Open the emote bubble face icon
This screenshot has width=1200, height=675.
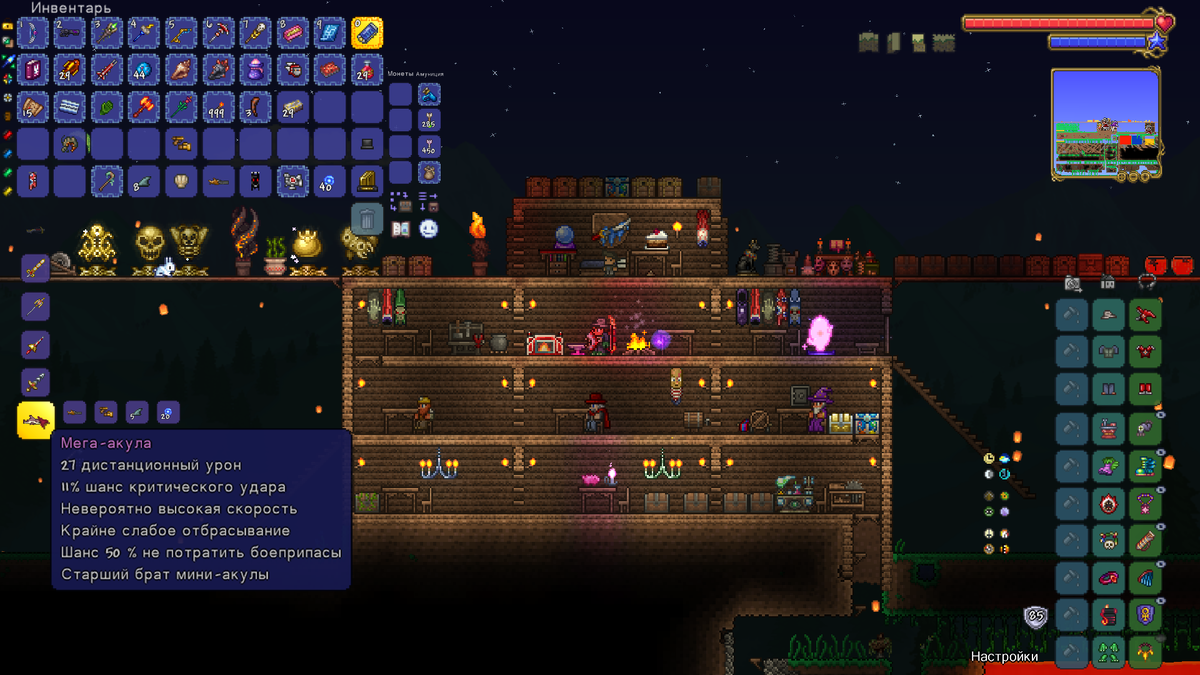click(x=429, y=229)
